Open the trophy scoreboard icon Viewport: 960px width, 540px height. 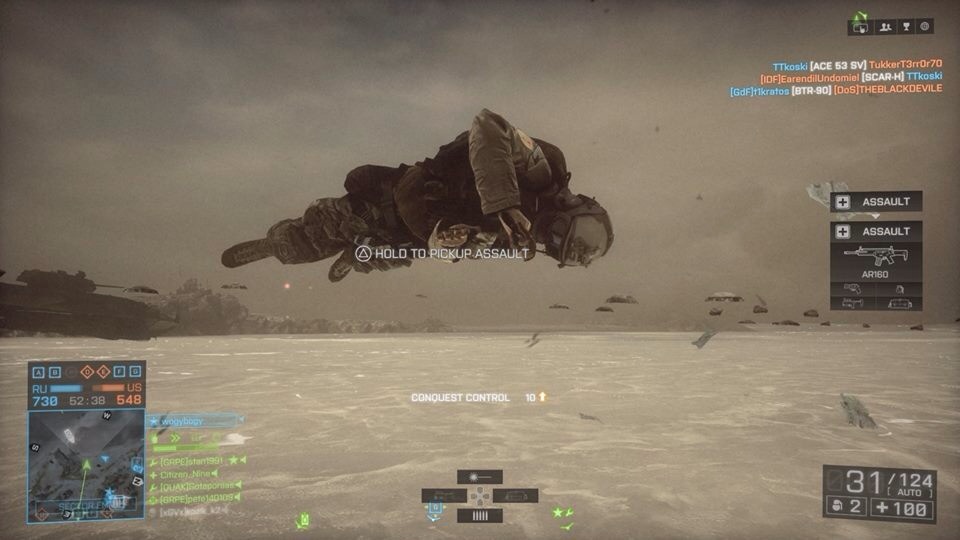[906, 27]
